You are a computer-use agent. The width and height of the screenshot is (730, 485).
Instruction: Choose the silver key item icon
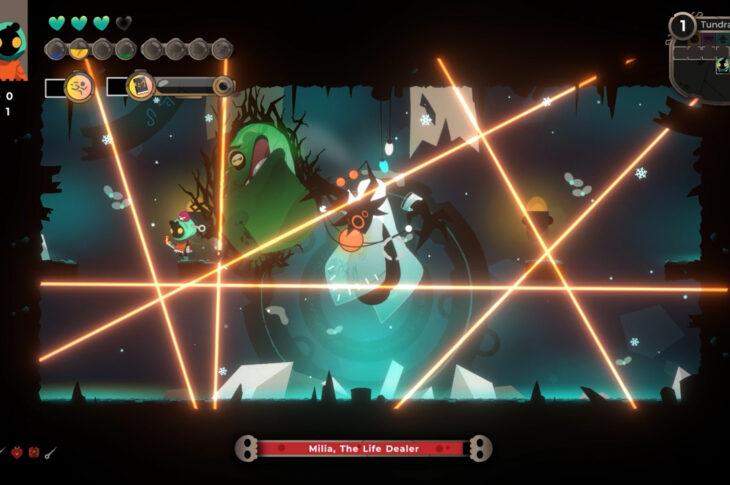50,453
